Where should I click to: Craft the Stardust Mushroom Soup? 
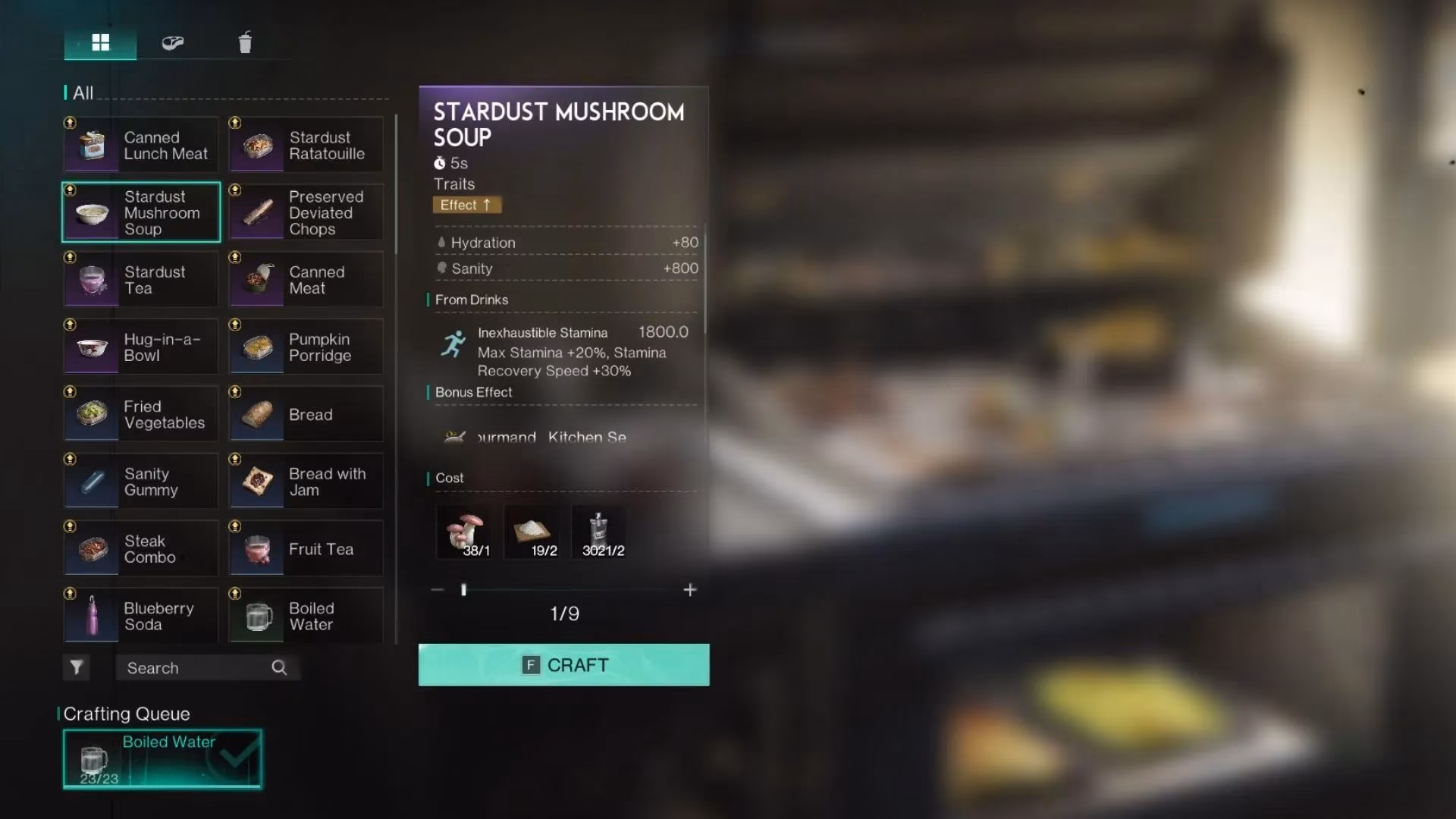tap(563, 665)
